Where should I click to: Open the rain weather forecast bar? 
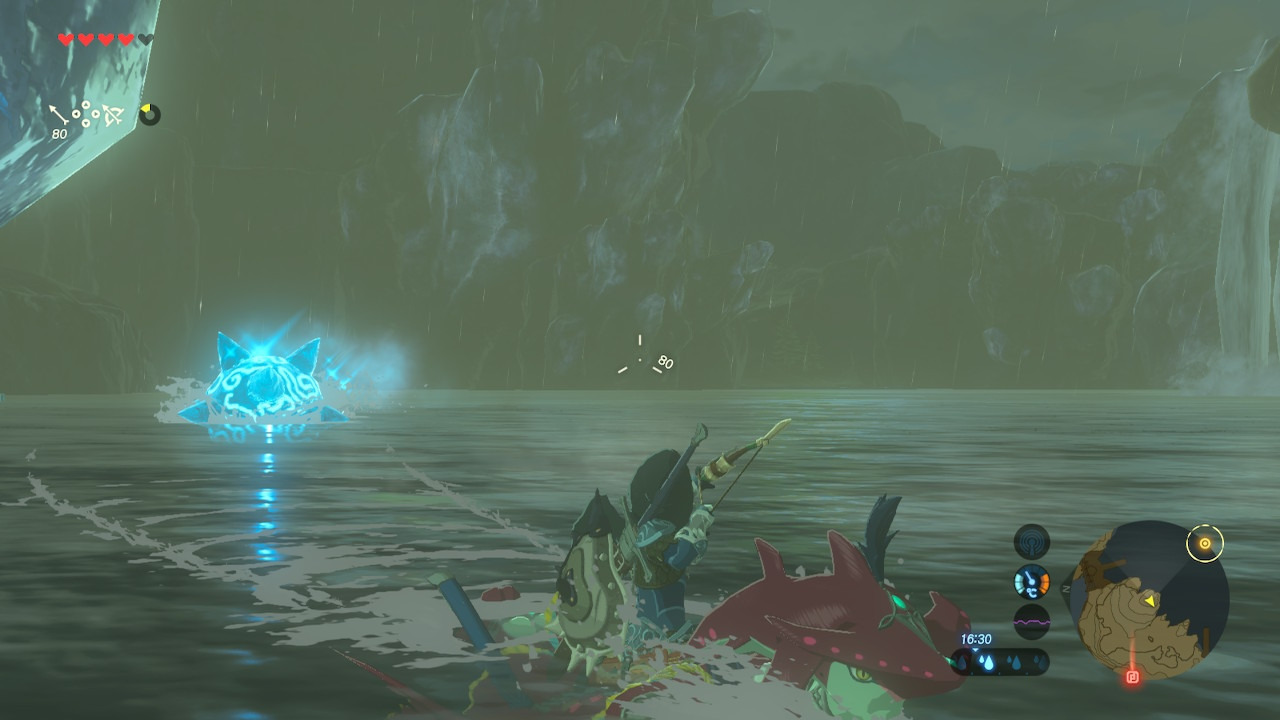(1000, 661)
